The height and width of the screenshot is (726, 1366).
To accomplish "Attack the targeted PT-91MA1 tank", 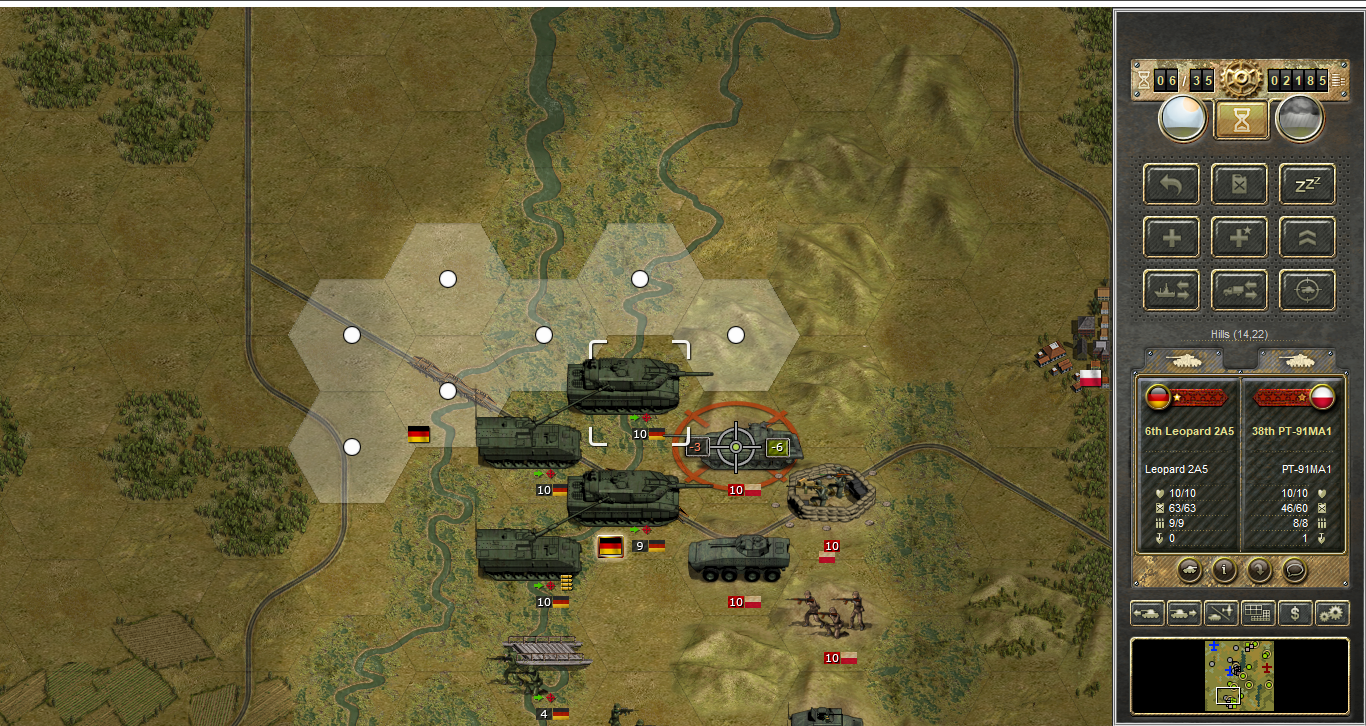I will pos(737,446).
